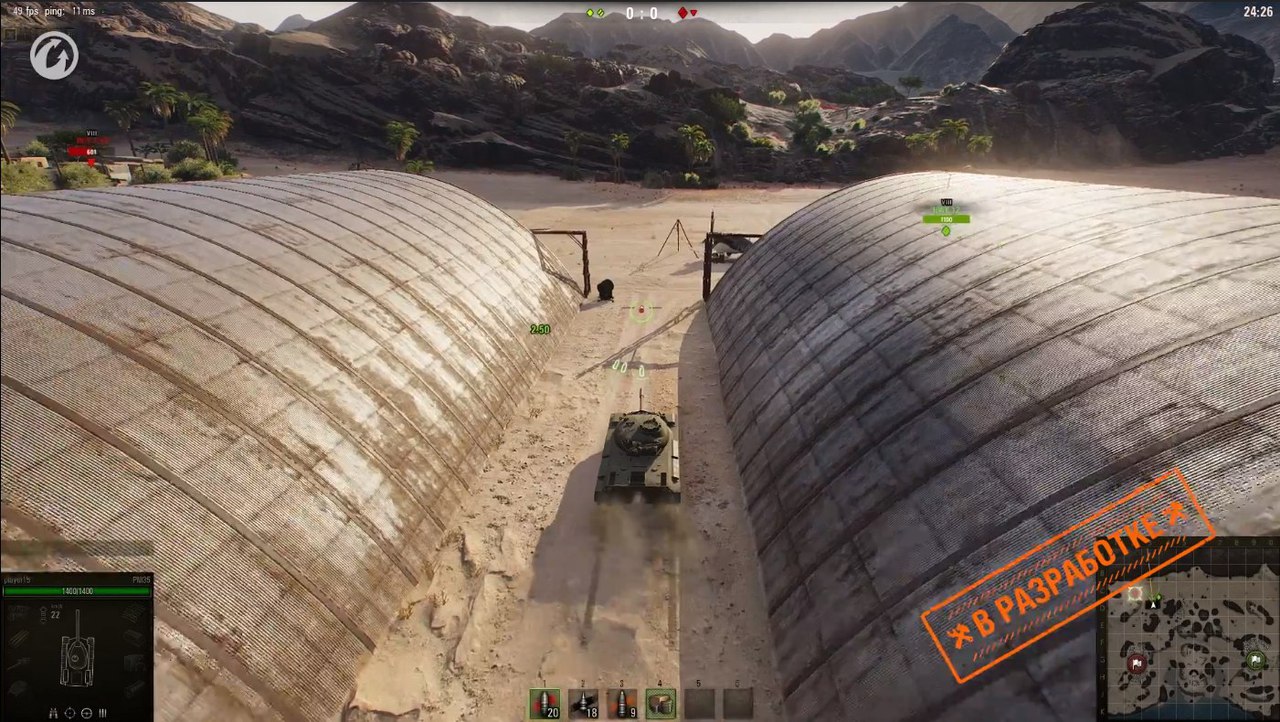Switch to the shell slot with 18 rounds

(x=583, y=703)
